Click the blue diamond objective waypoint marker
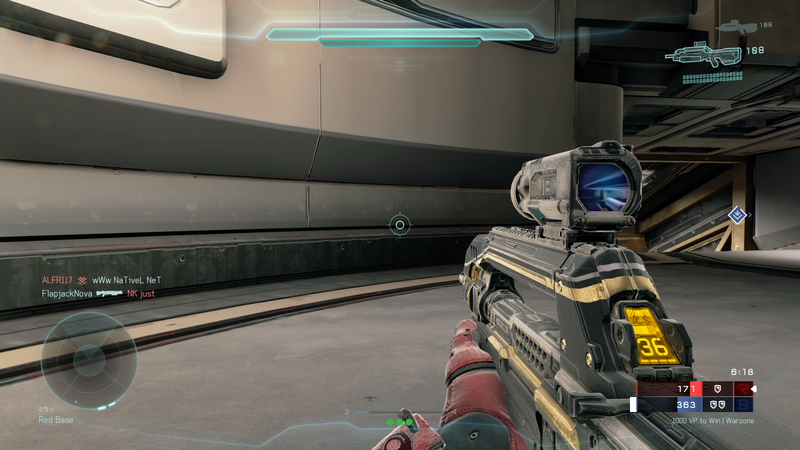The image size is (800, 450). coord(736,214)
